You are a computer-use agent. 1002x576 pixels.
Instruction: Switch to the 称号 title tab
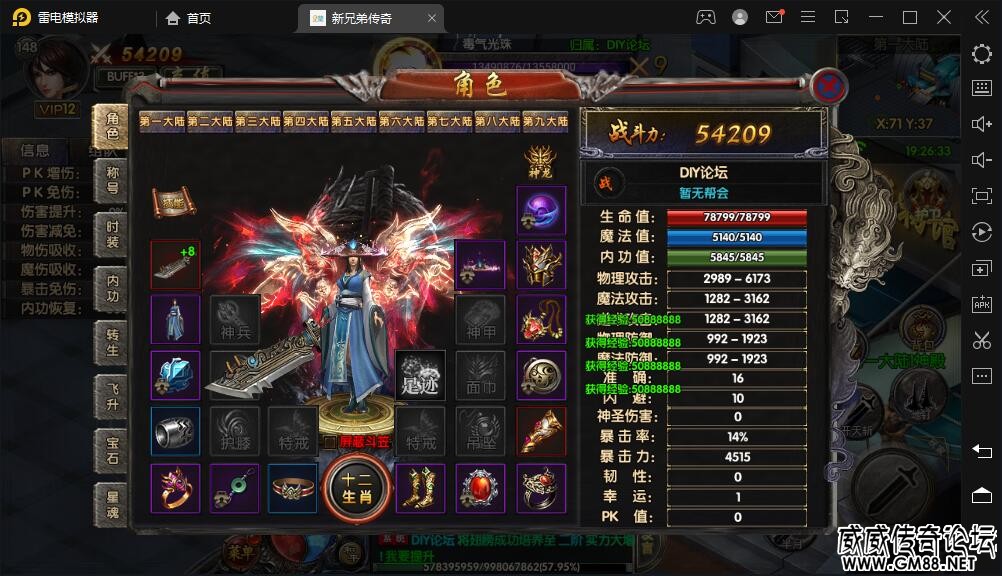(x=112, y=180)
